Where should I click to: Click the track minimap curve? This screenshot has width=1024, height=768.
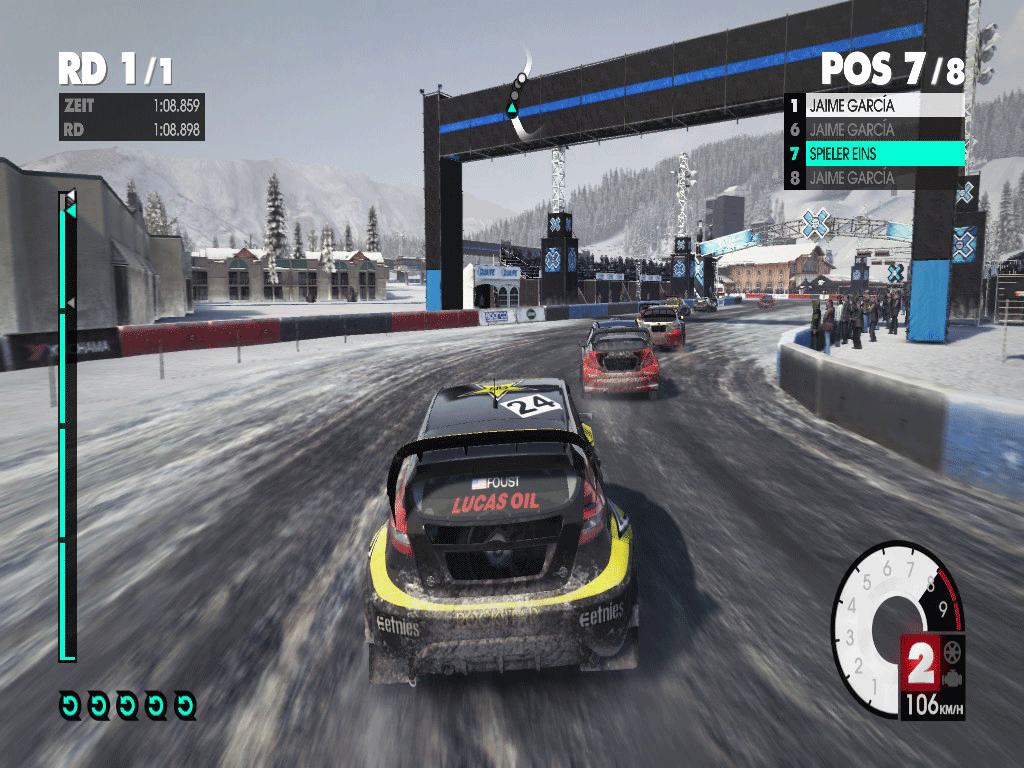point(517,98)
